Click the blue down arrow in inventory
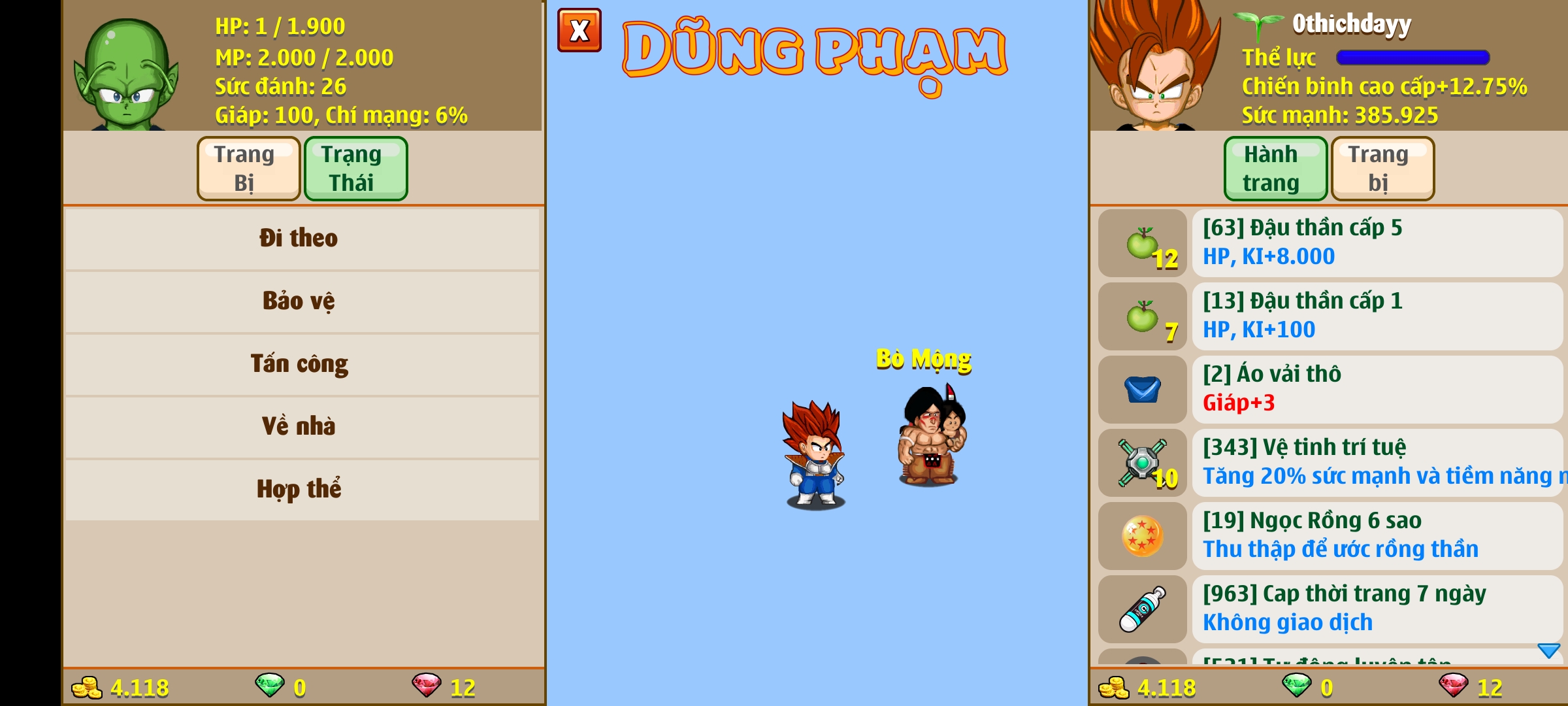The image size is (1568, 706). point(1548,650)
